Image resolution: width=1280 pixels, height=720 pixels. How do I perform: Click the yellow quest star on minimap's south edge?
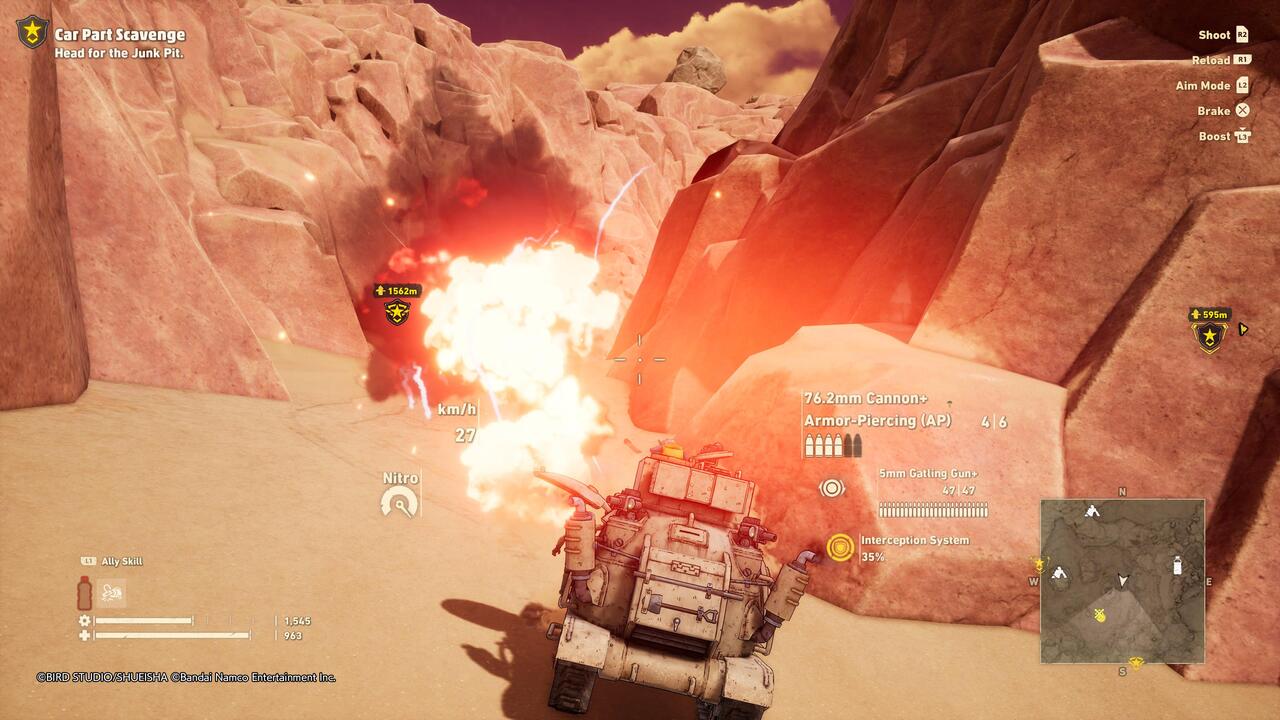1135,662
